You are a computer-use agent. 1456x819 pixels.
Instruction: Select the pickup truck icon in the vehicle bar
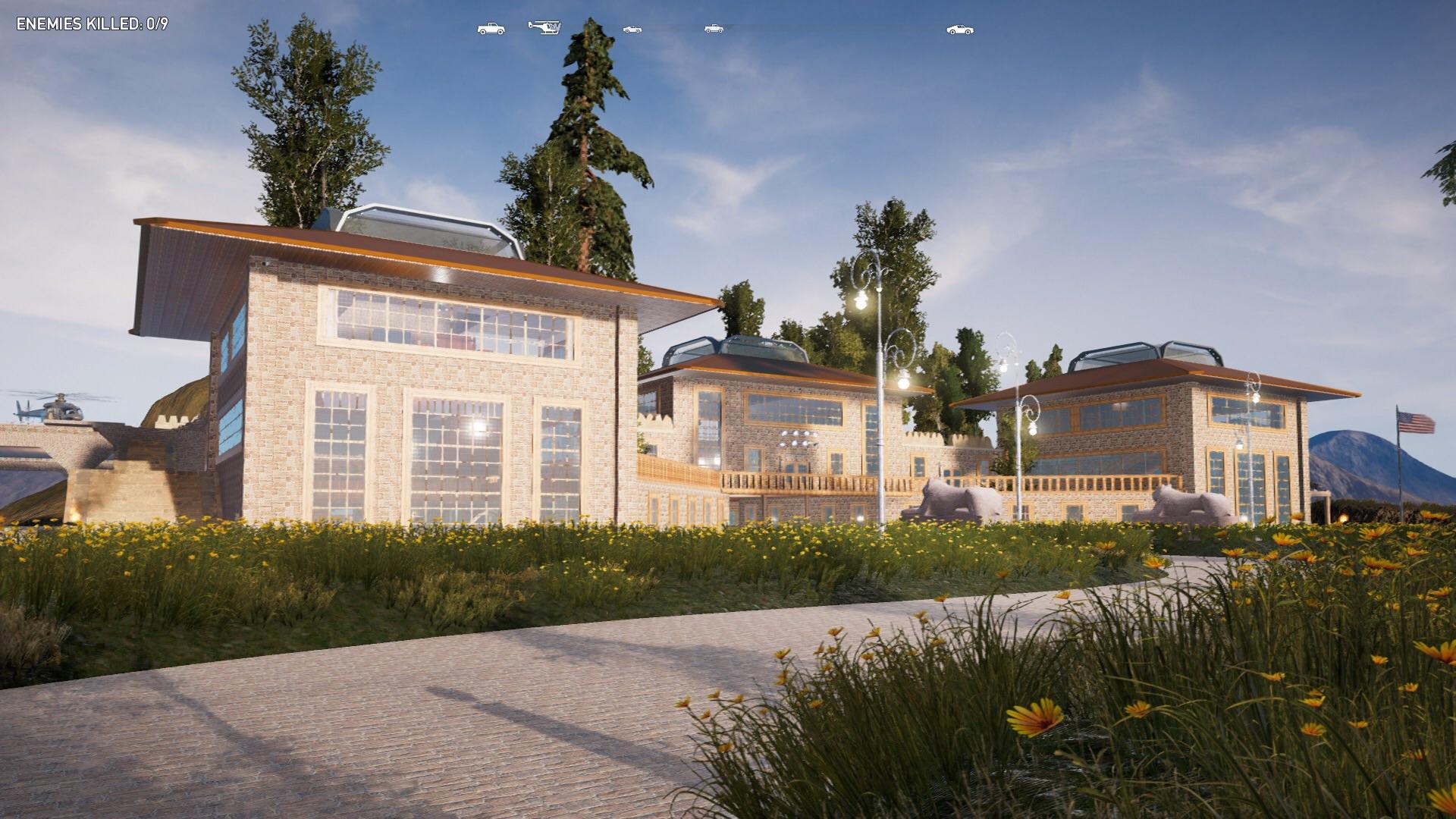tap(489, 29)
